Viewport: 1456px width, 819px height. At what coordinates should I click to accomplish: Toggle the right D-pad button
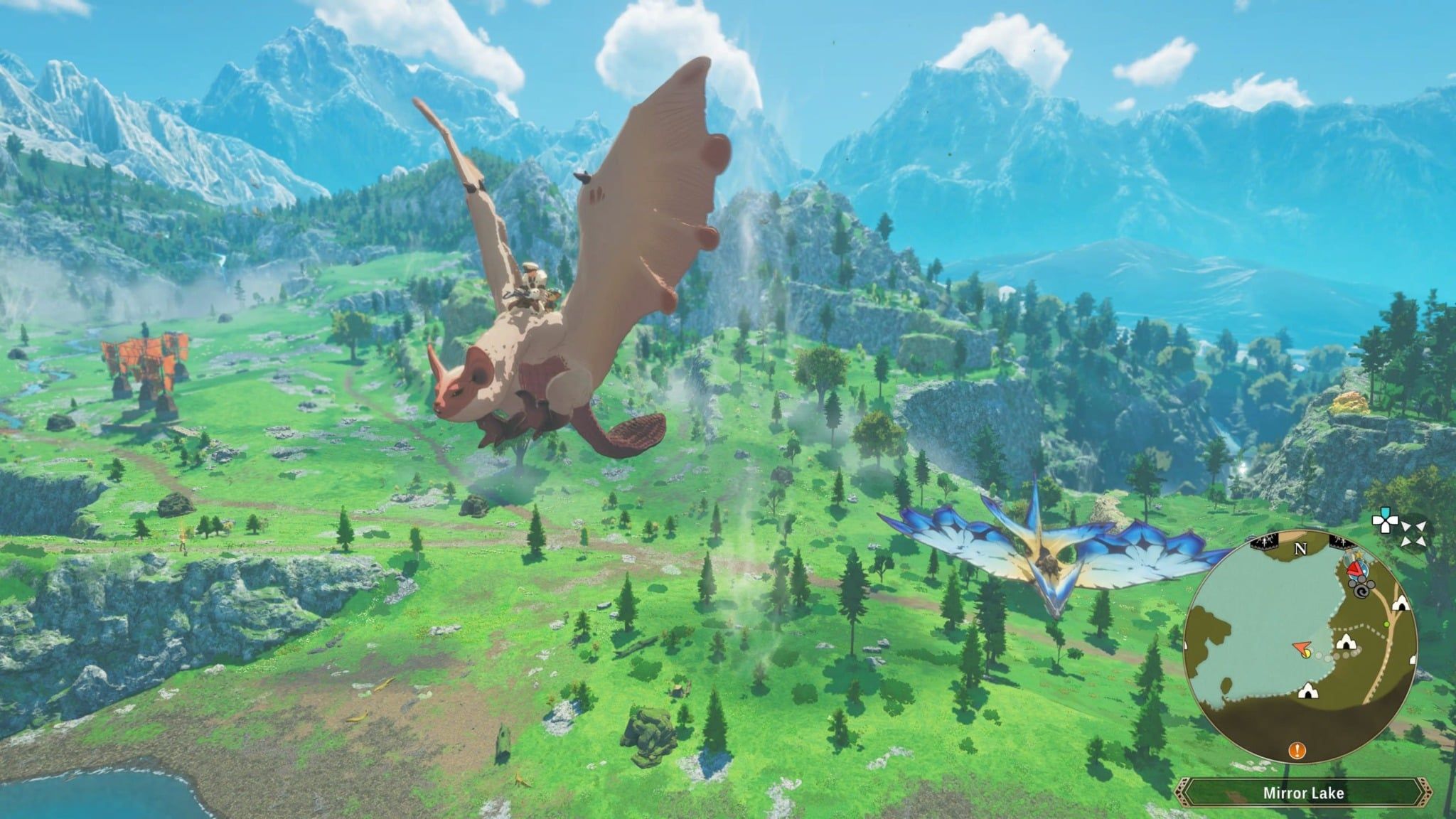pos(1393,522)
